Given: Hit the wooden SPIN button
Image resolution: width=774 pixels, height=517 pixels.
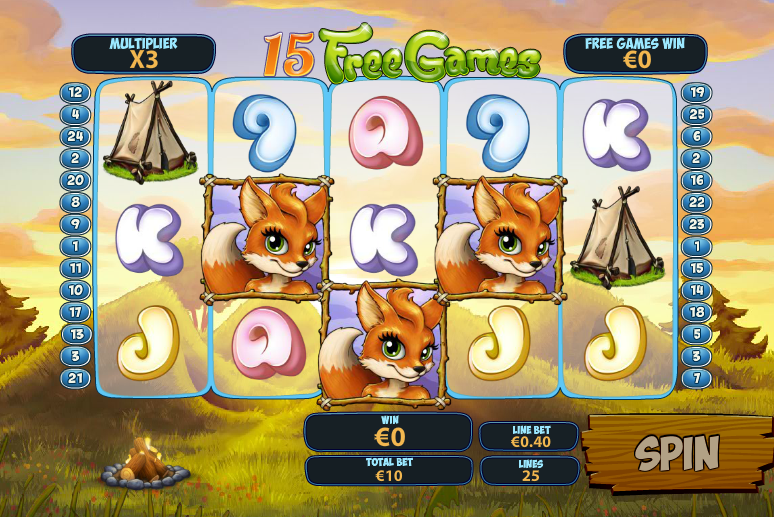Looking at the screenshot, I should [x=677, y=454].
